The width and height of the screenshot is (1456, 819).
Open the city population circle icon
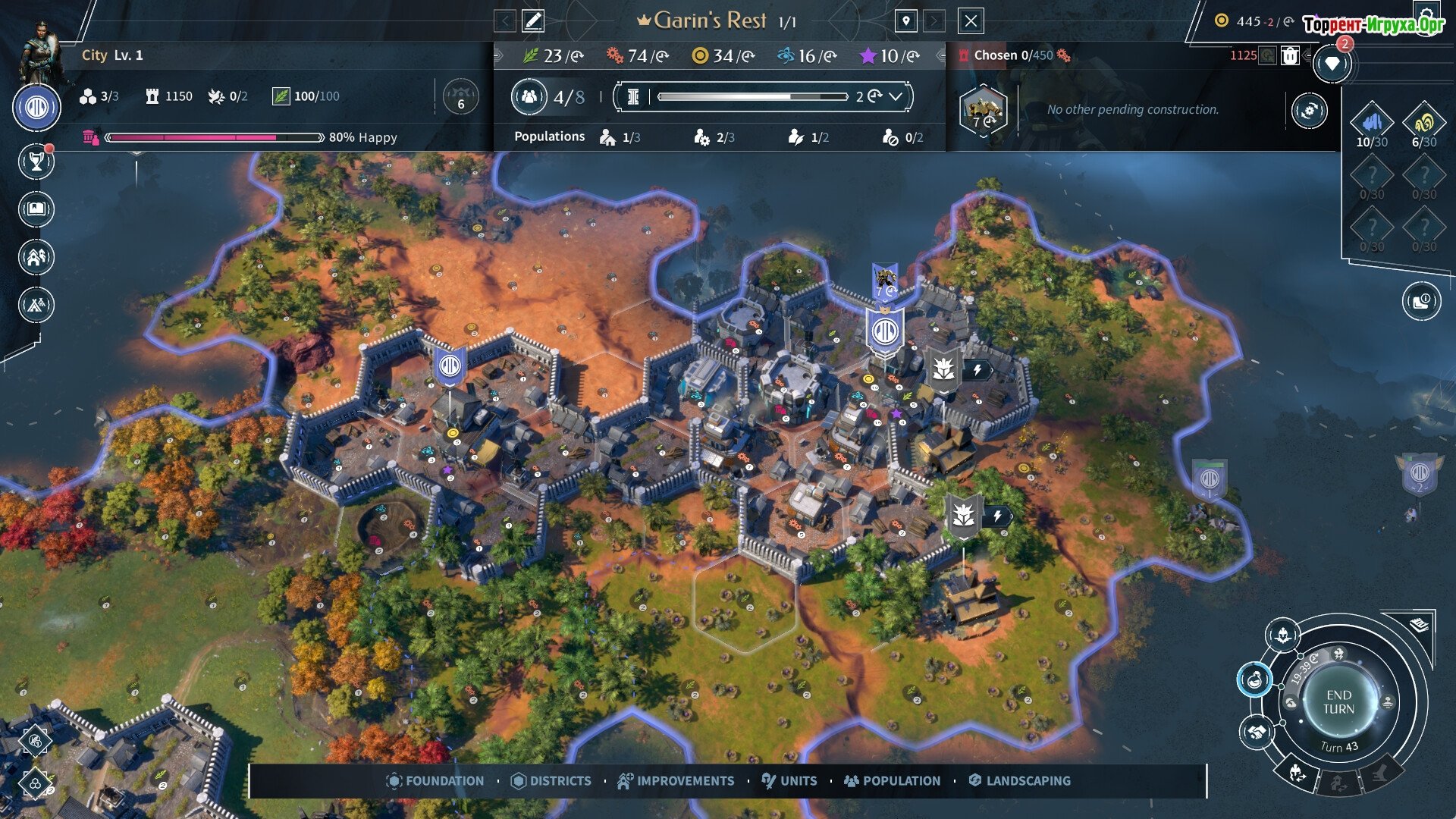click(529, 96)
